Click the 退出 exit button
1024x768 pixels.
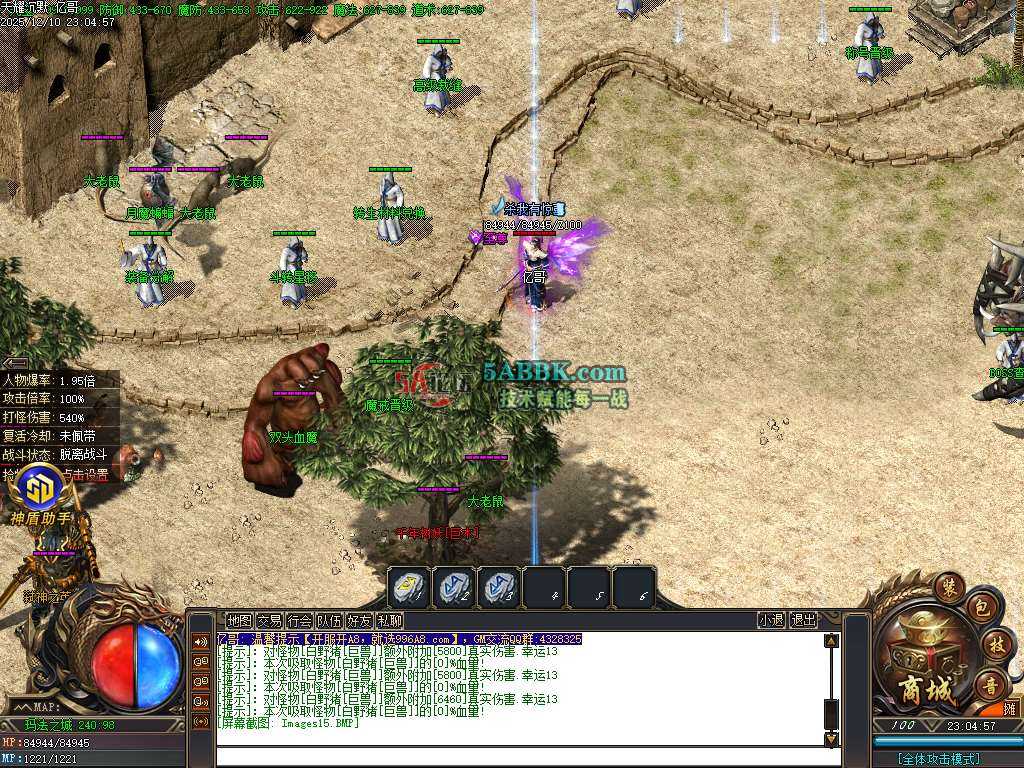803,621
